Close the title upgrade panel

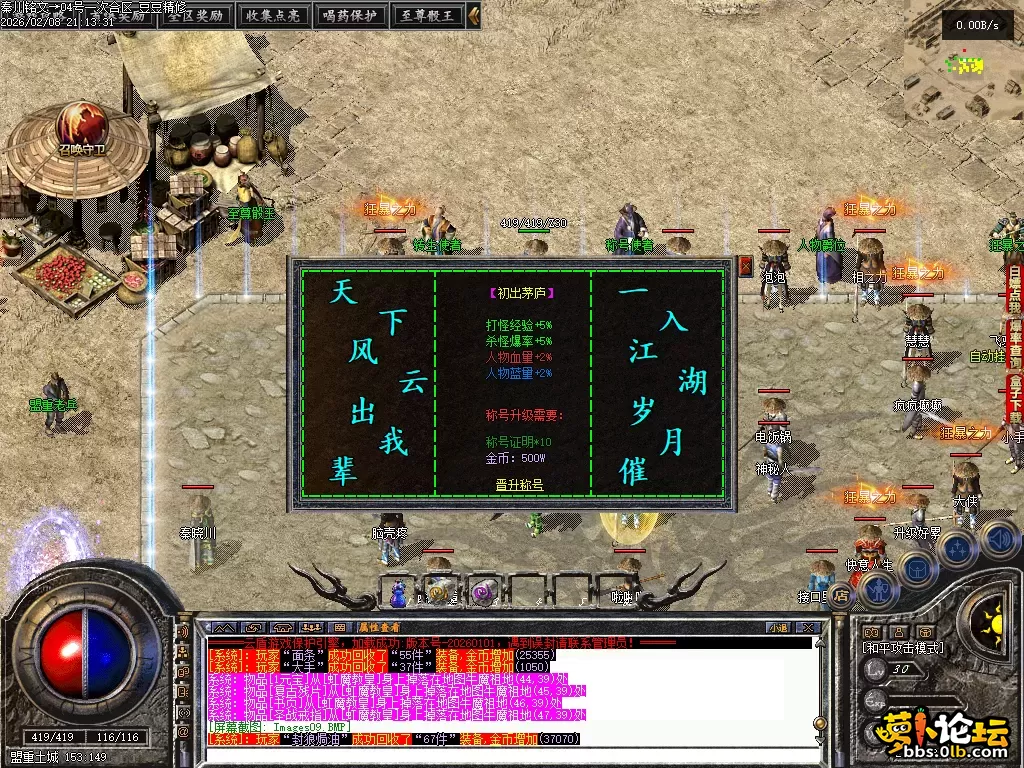click(x=745, y=266)
